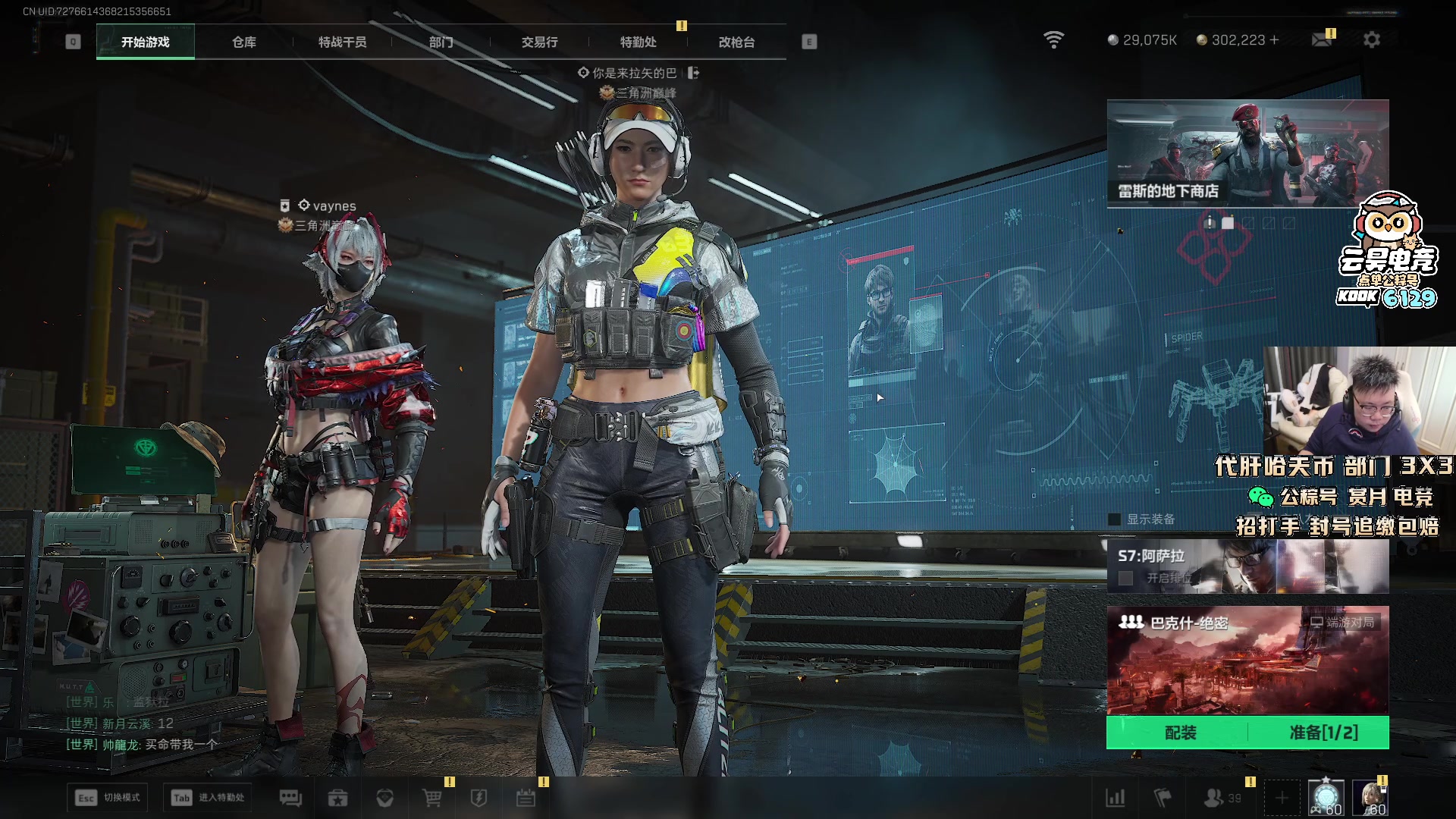Go to the 交易行 trading tab

pyautogui.click(x=539, y=42)
